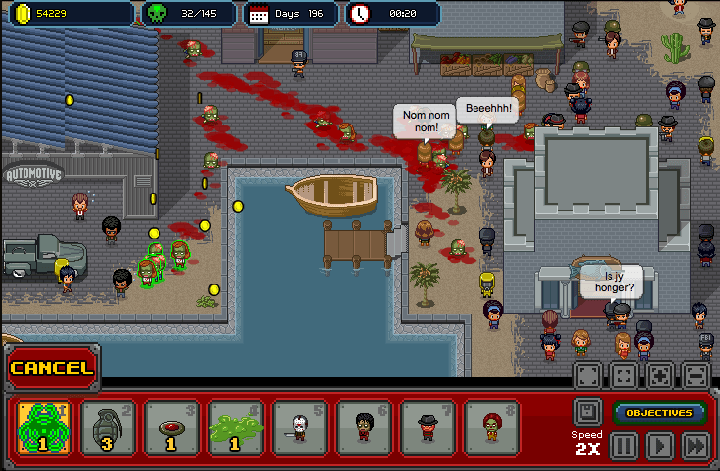Select the red landmine slot
This screenshot has height=471, width=720.
click(171, 427)
